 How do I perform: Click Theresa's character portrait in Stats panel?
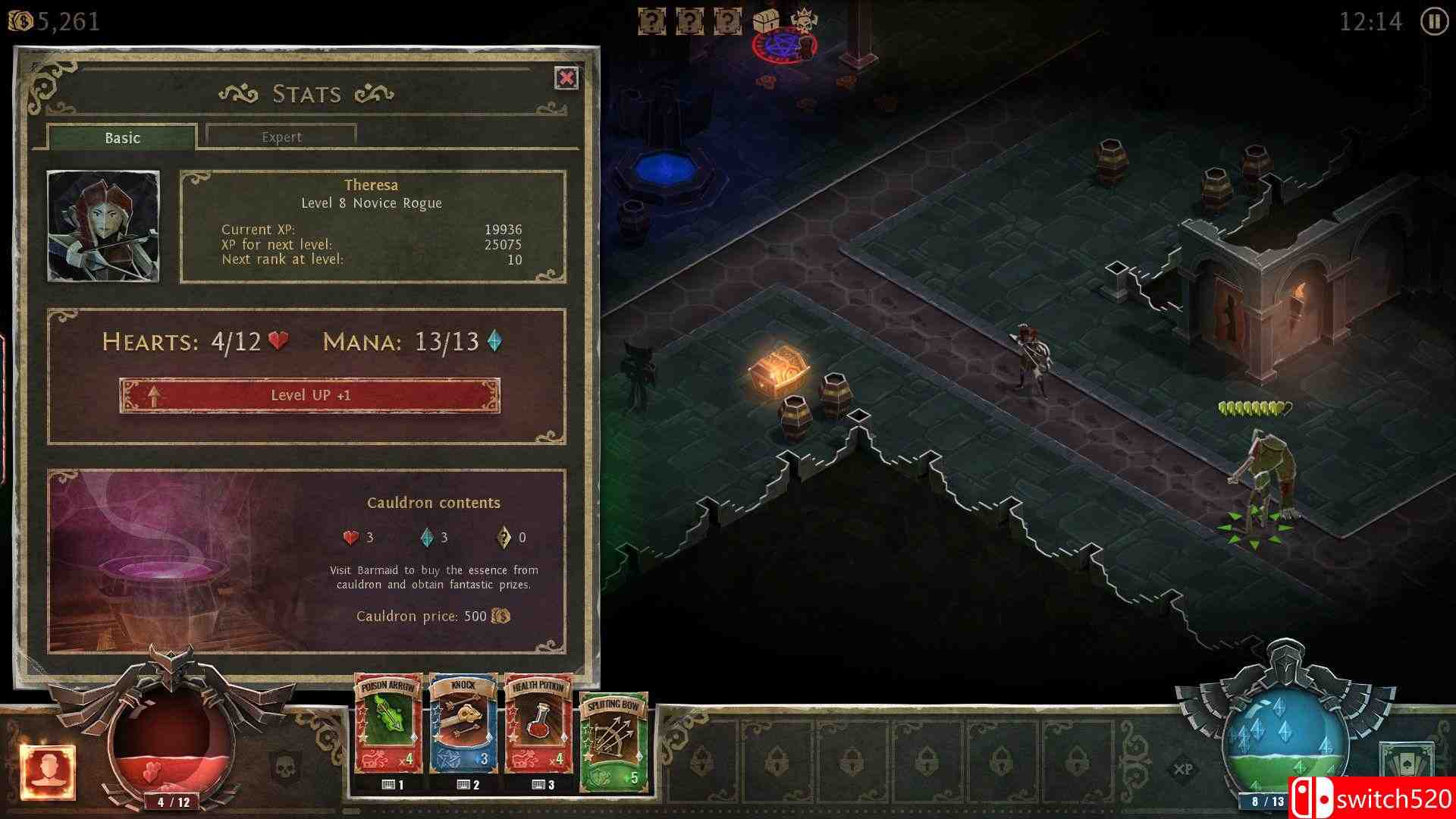(104, 225)
